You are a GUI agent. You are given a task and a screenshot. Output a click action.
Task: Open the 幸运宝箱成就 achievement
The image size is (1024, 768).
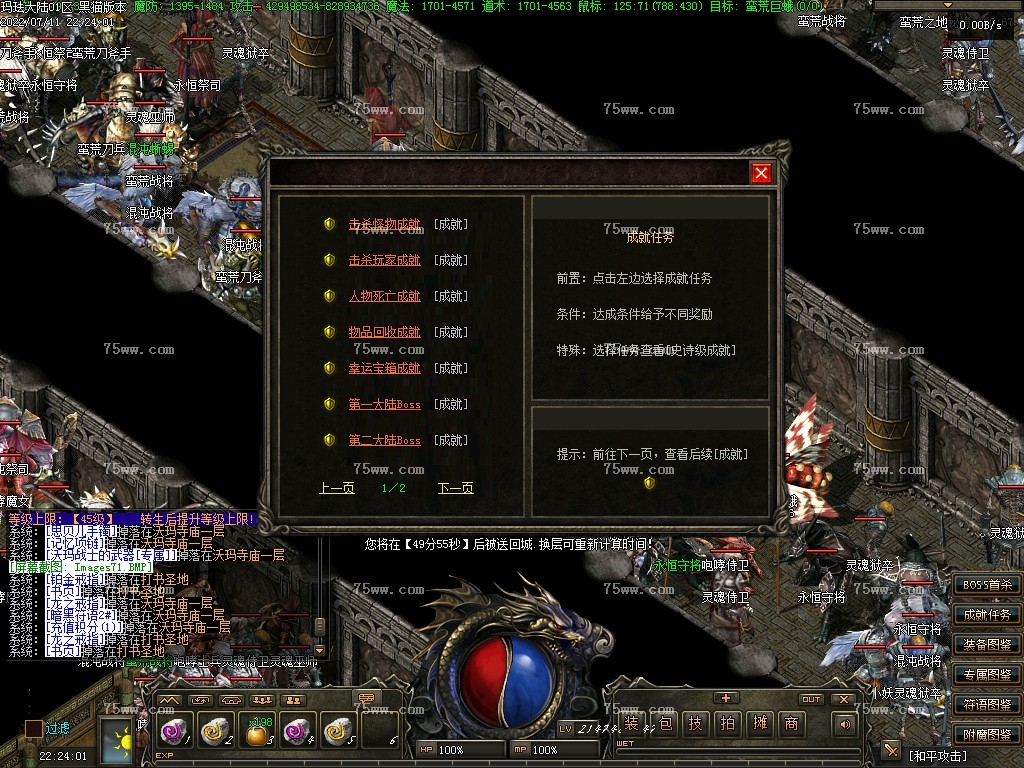click(x=384, y=368)
